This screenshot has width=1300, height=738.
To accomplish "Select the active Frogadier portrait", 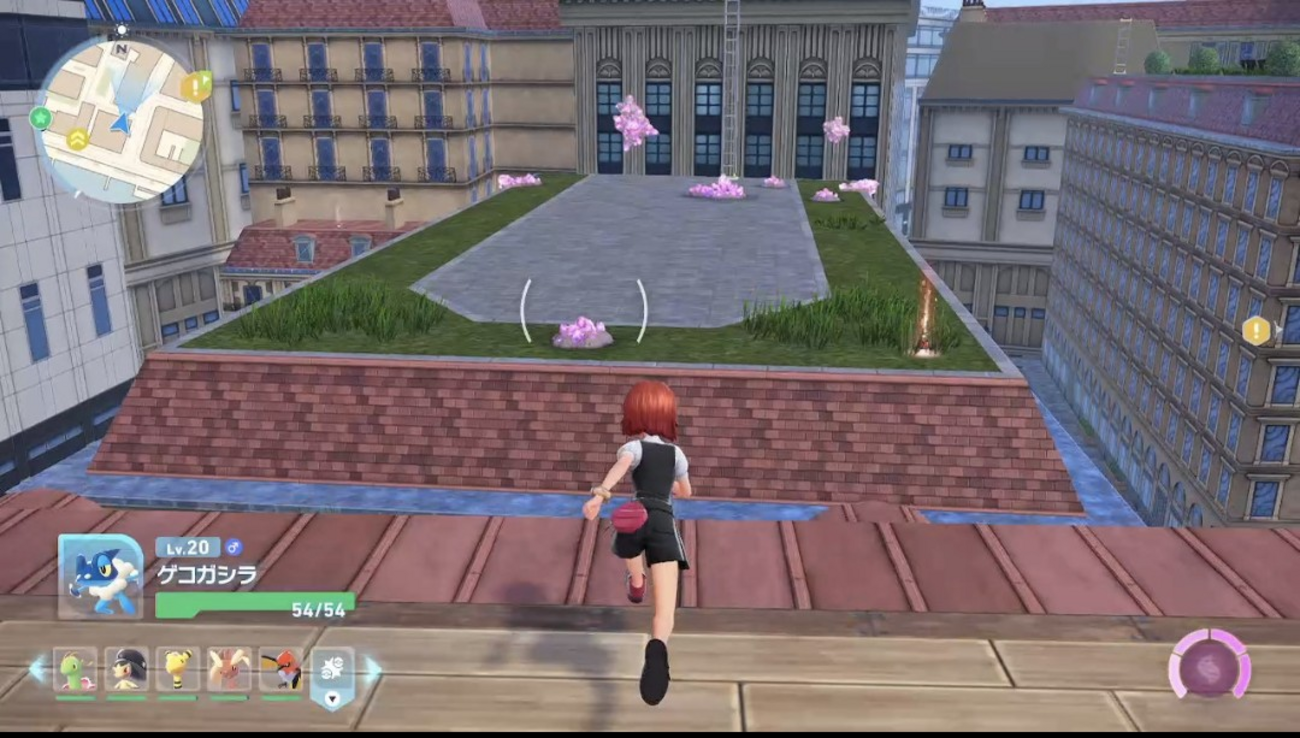I will point(100,577).
